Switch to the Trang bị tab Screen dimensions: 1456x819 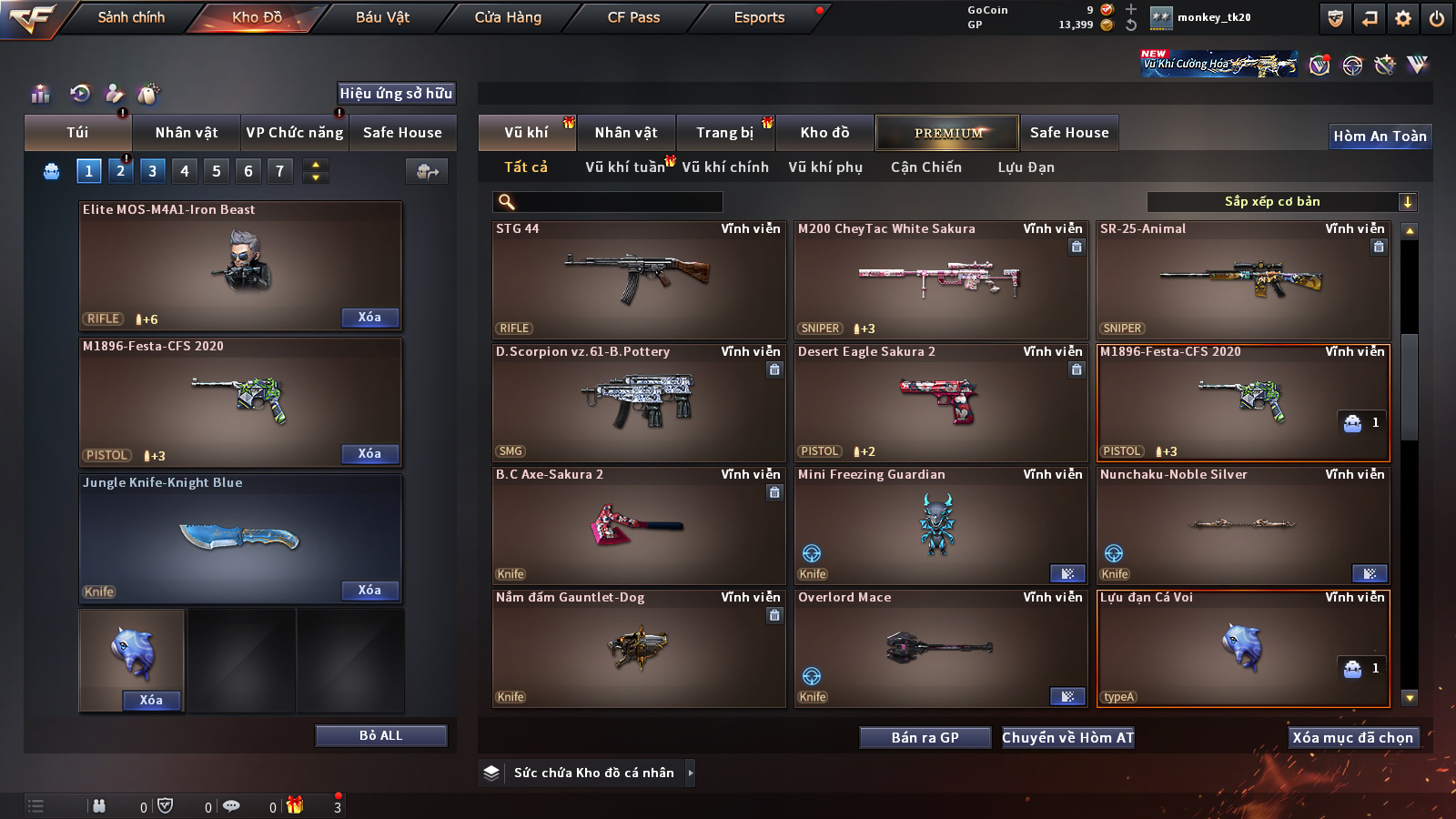724,133
